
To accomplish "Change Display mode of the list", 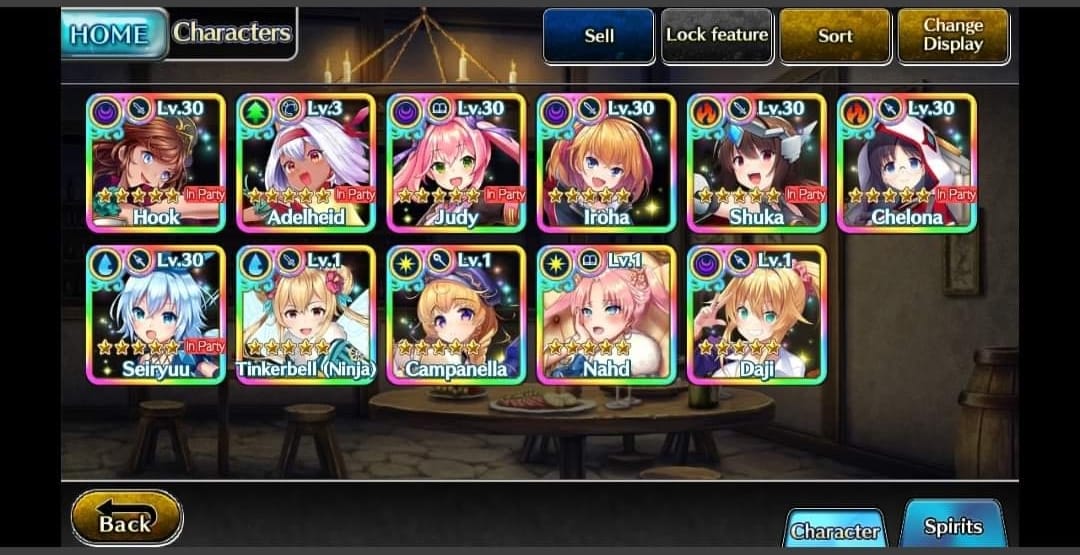I will [x=953, y=36].
